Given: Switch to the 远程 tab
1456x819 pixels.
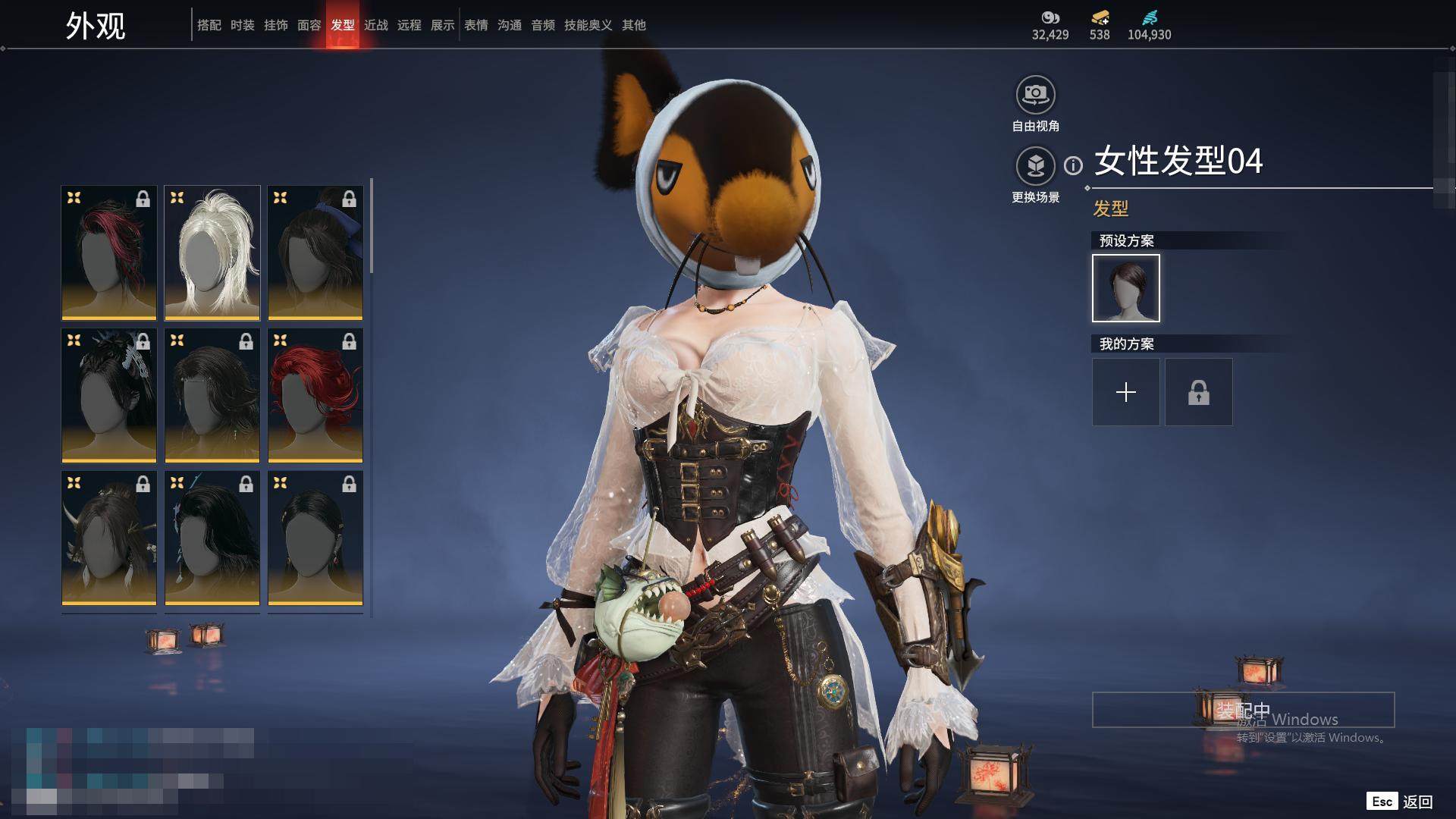Looking at the screenshot, I should click(409, 25).
